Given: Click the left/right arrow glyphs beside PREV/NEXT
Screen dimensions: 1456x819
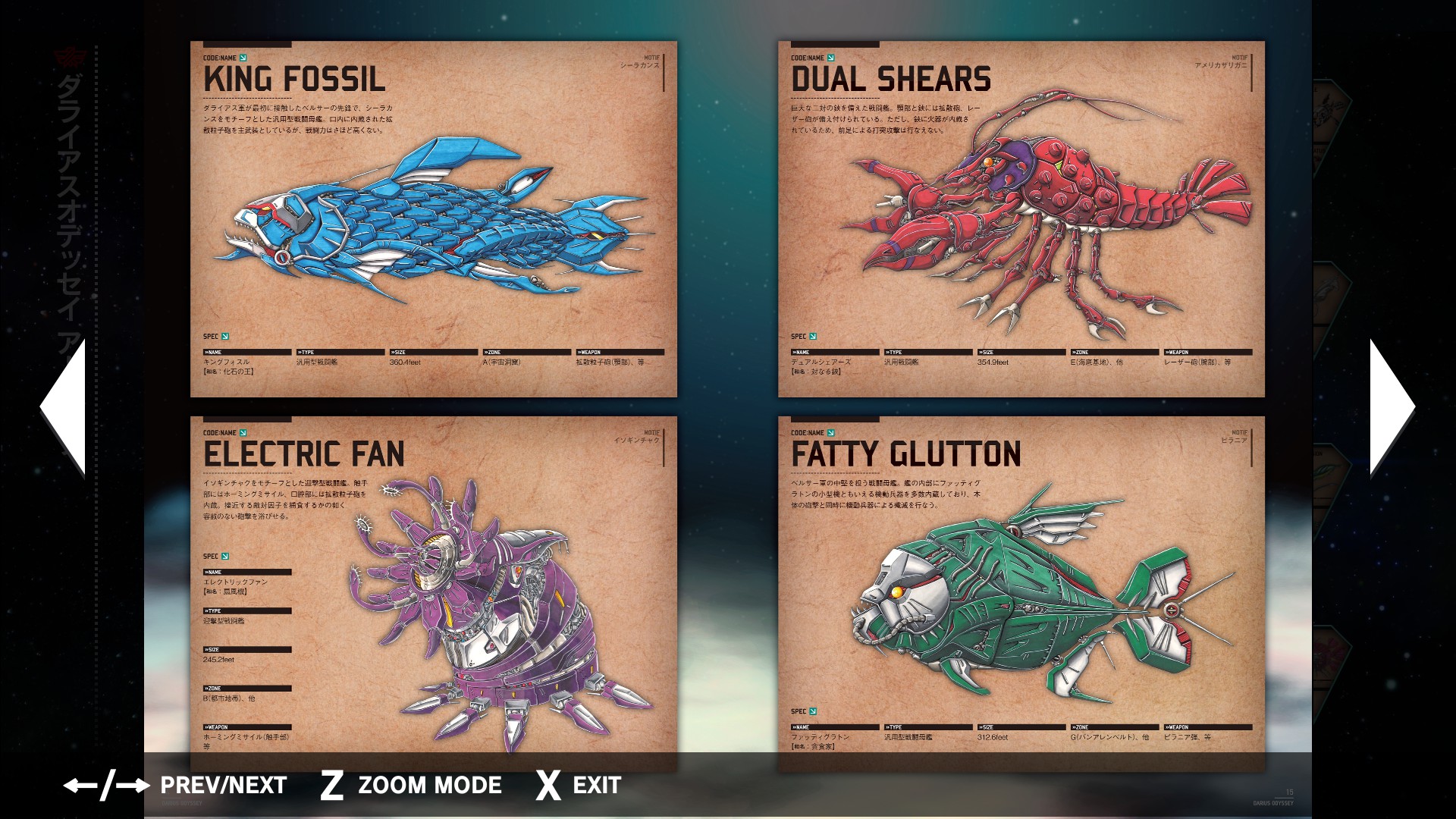Looking at the screenshot, I should click(x=106, y=786).
